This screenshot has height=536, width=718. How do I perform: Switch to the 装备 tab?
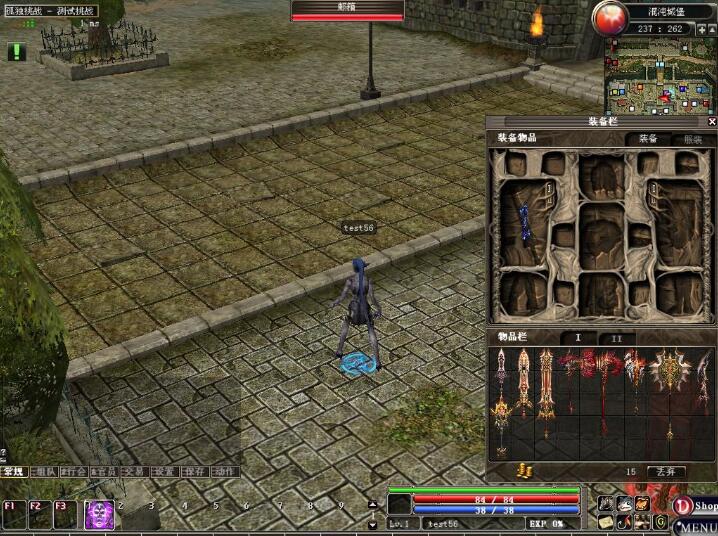[648, 139]
